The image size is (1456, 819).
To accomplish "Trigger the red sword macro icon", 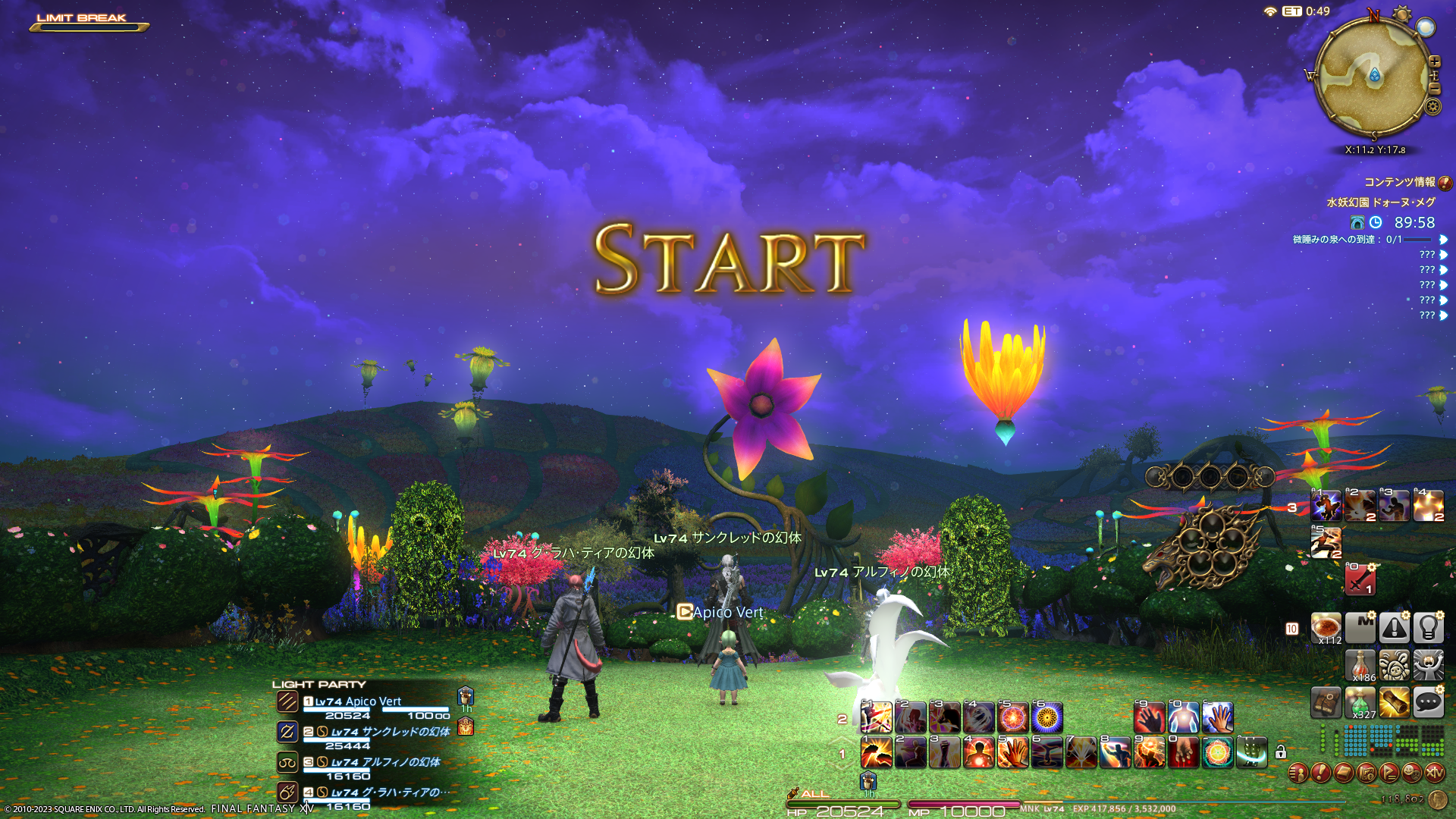I will click(1360, 580).
